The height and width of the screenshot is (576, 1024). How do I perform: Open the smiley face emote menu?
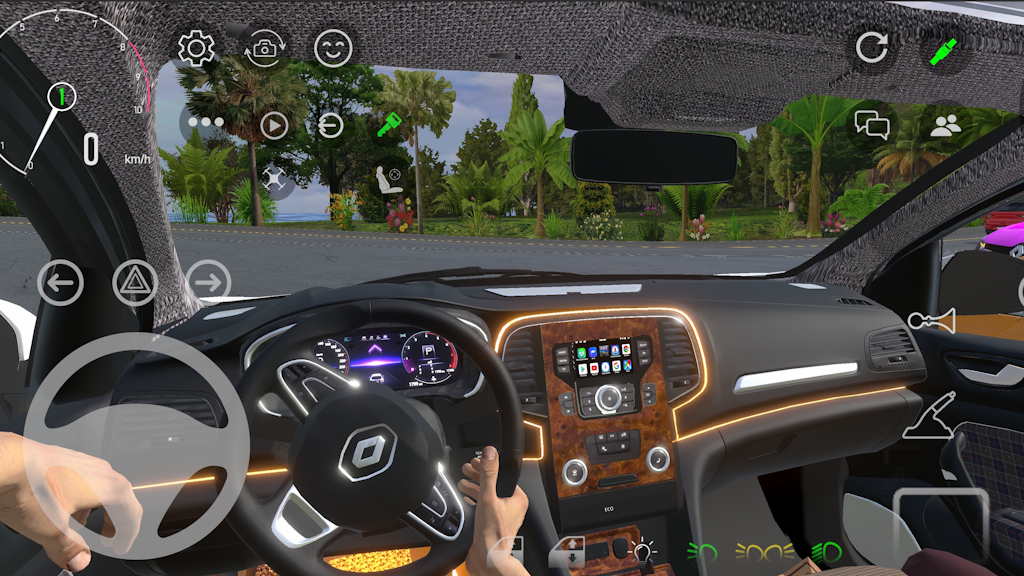tap(333, 48)
